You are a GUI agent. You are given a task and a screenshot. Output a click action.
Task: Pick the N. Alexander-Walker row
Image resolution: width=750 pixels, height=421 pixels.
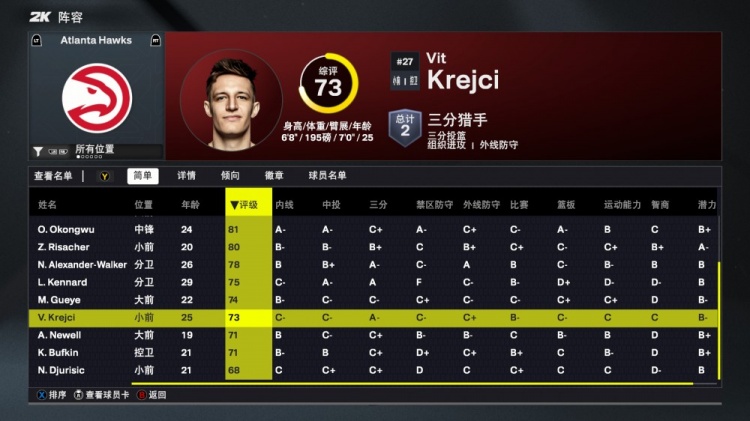(82, 265)
